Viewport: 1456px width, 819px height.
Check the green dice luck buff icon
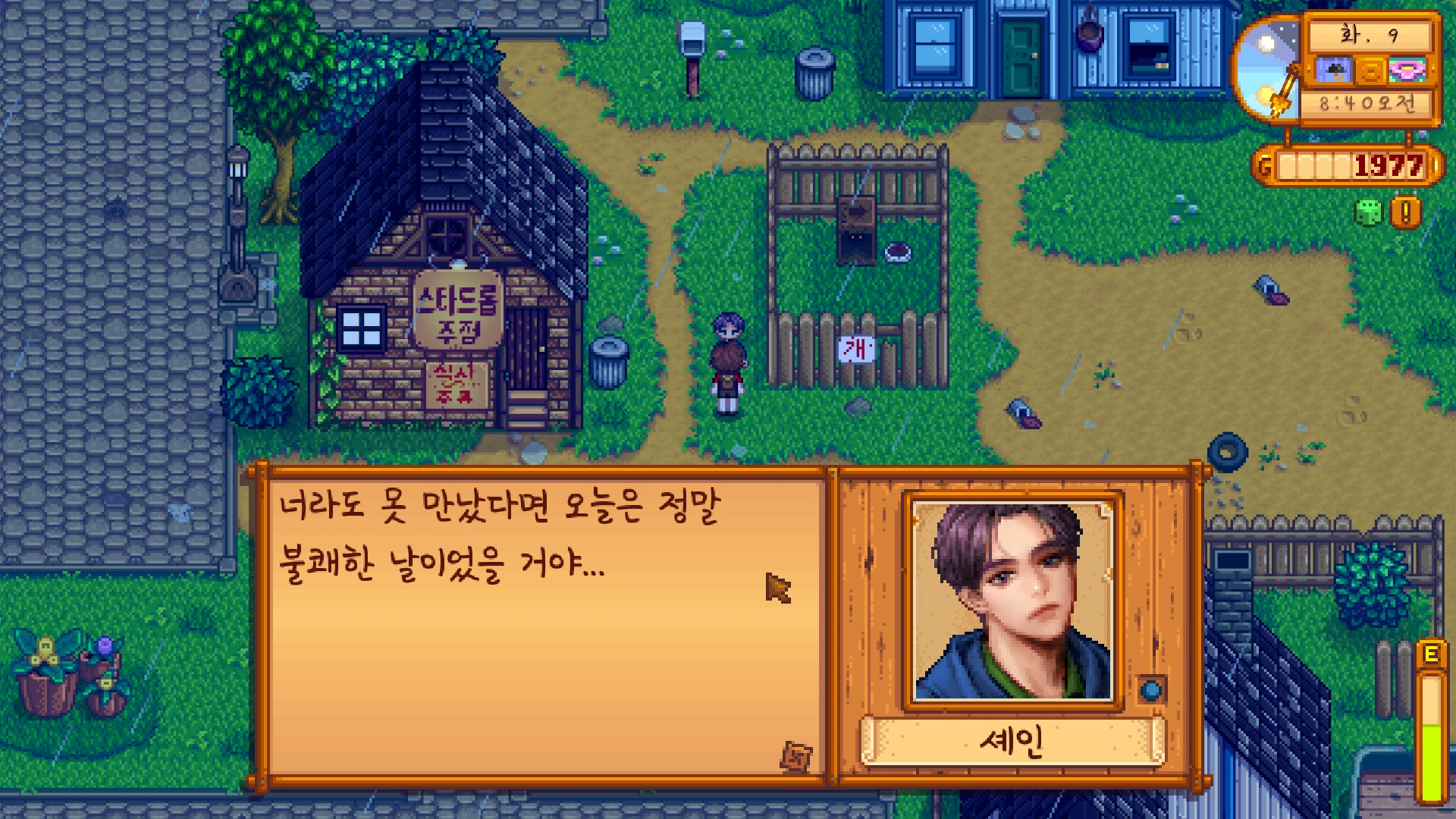click(1368, 213)
